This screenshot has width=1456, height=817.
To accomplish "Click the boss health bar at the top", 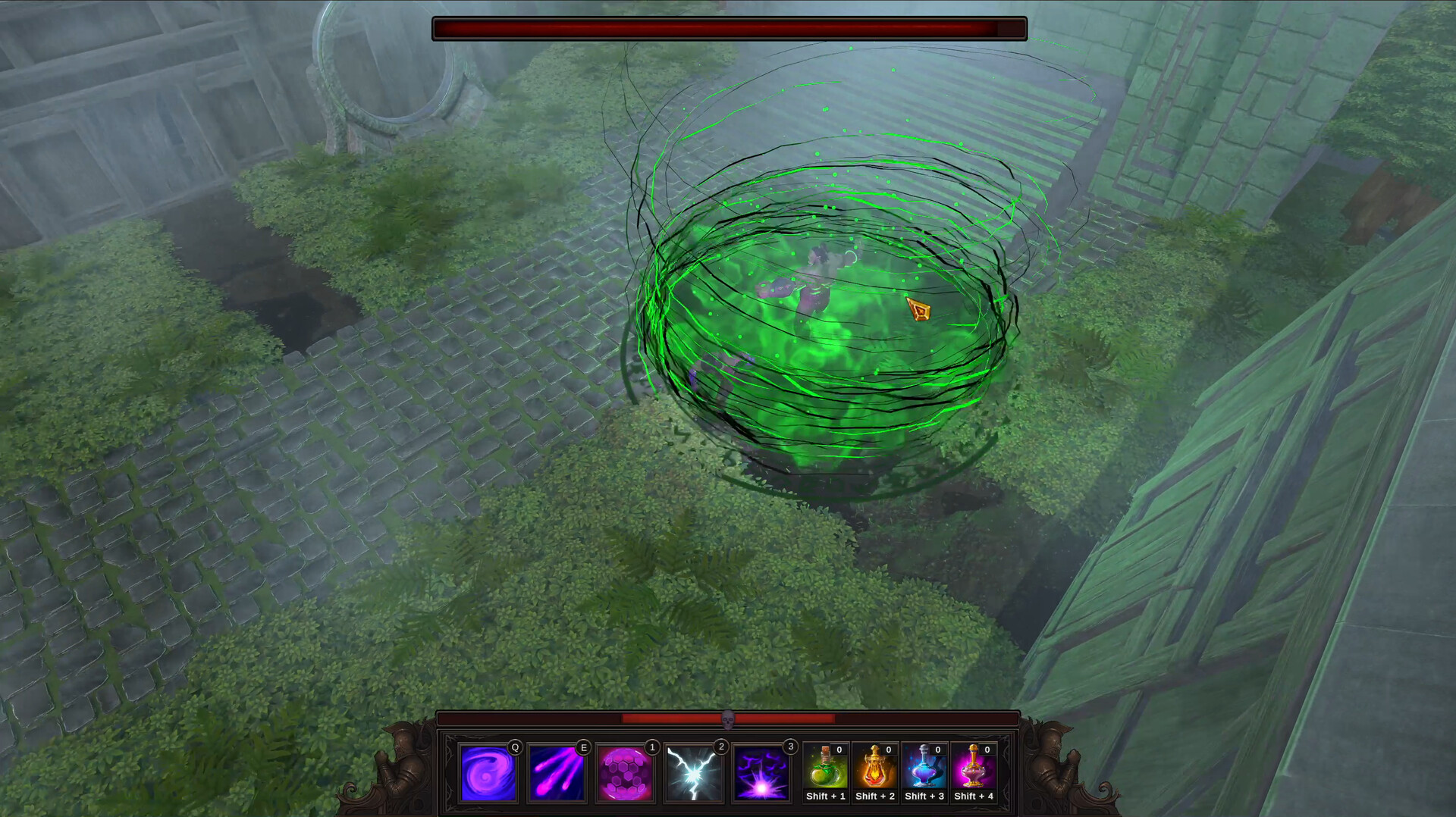I will tap(728, 28).
